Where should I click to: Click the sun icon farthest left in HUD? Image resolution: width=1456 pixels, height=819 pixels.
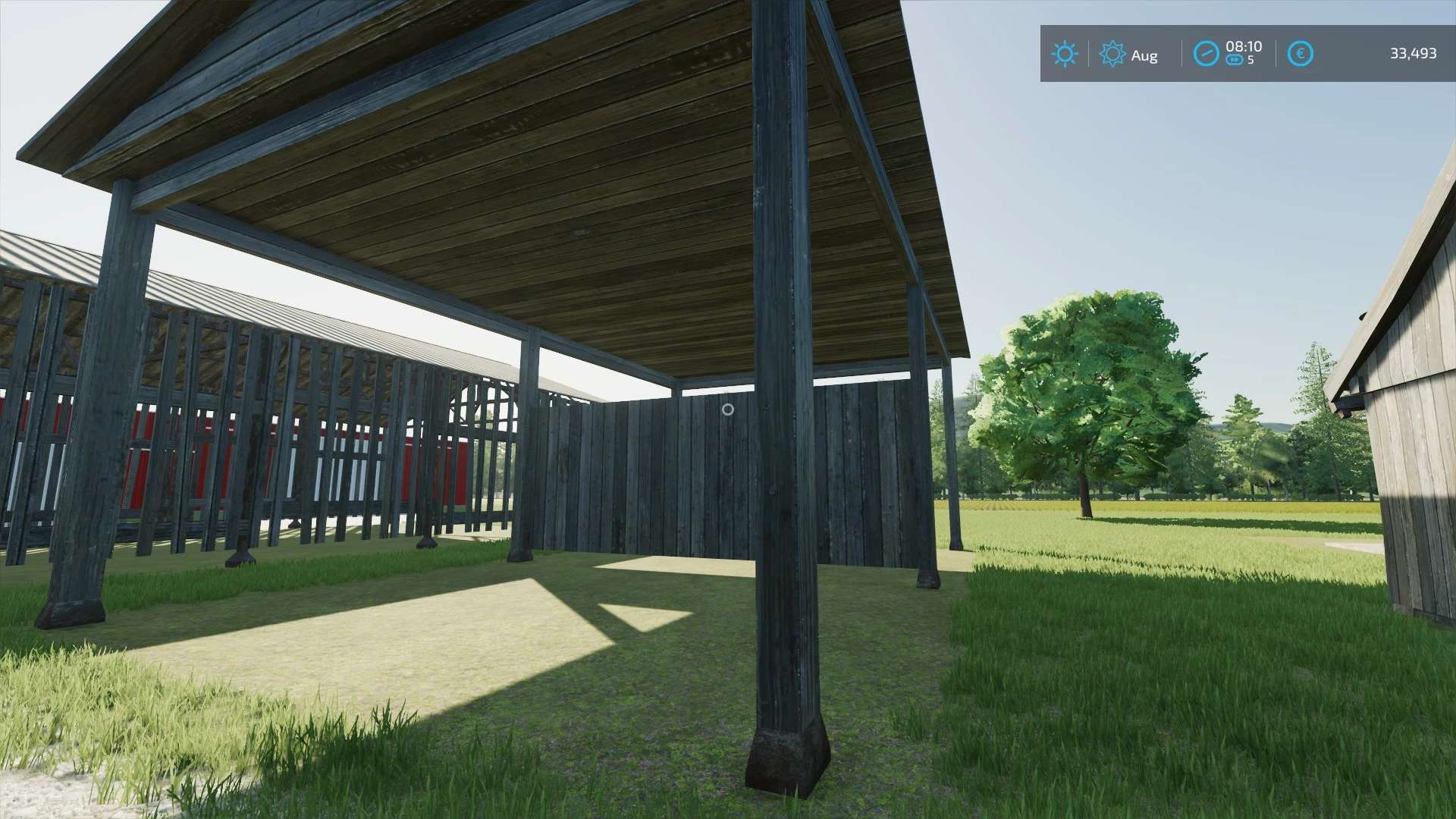[x=1065, y=53]
